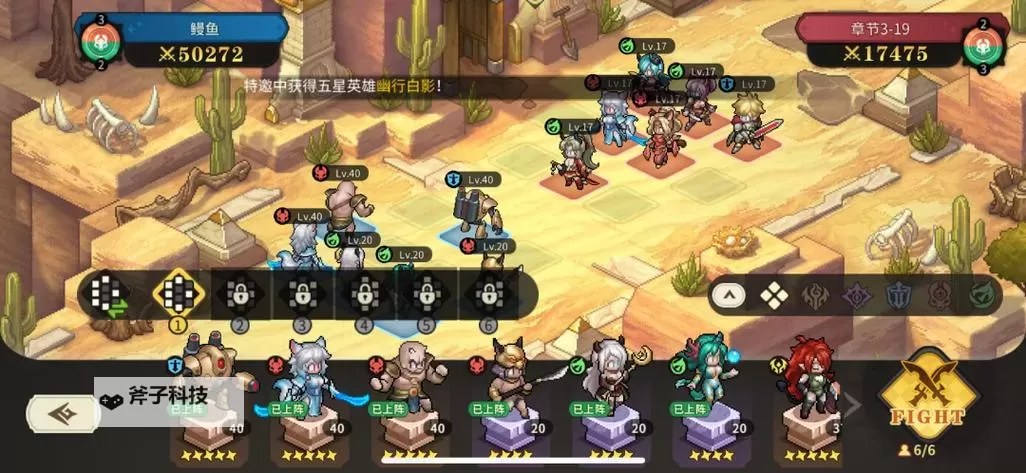
Task: Filter heroes by the blue shield faction
Action: click(x=897, y=295)
